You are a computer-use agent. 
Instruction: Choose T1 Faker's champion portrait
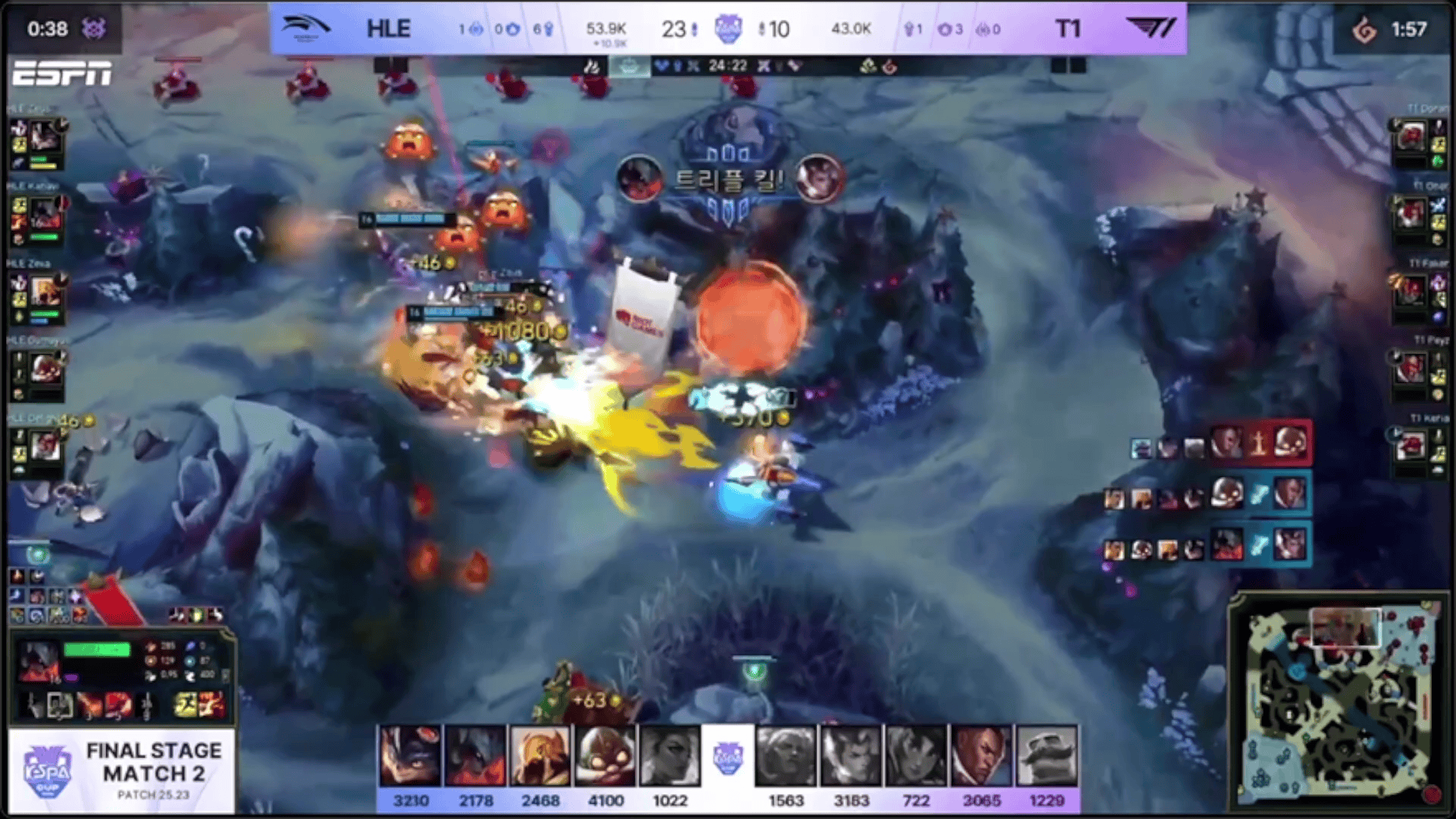(x=1410, y=291)
